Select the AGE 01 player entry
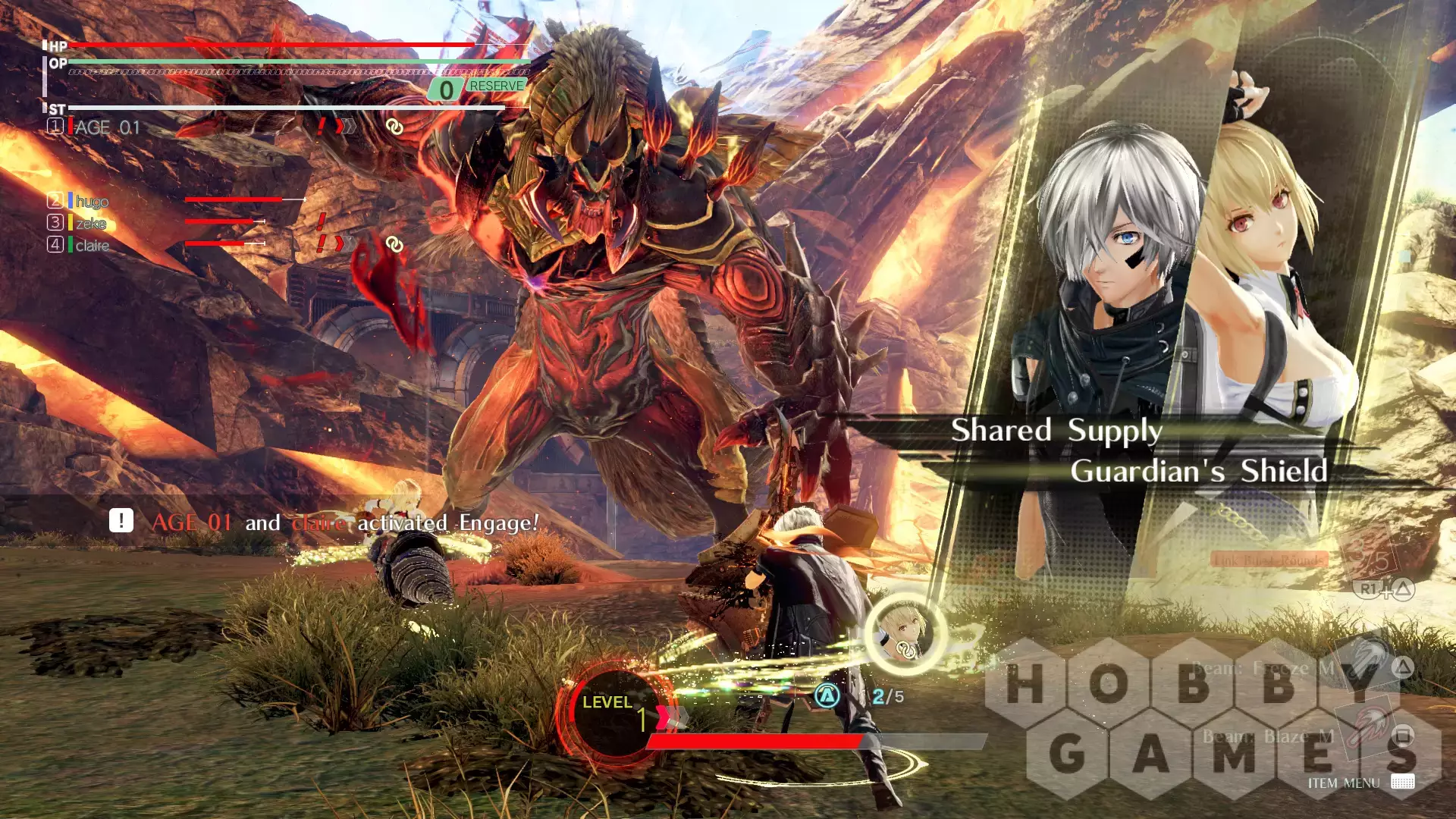This screenshot has width=1456, height=819. pyautogui.click(x=107, y=127)
